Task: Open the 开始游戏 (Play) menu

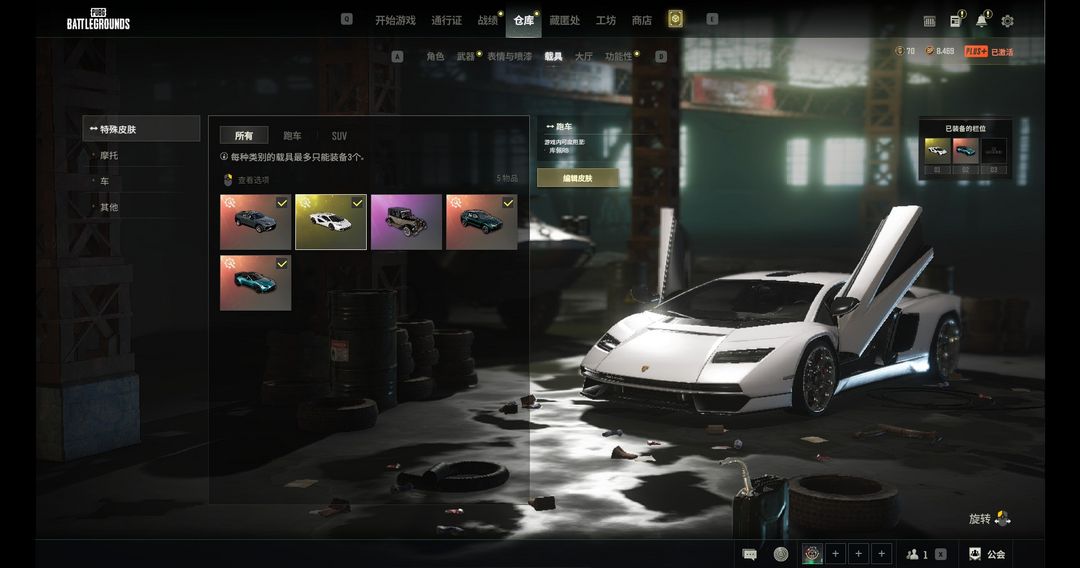Action: pyautogui.click(x=395, y=20)
